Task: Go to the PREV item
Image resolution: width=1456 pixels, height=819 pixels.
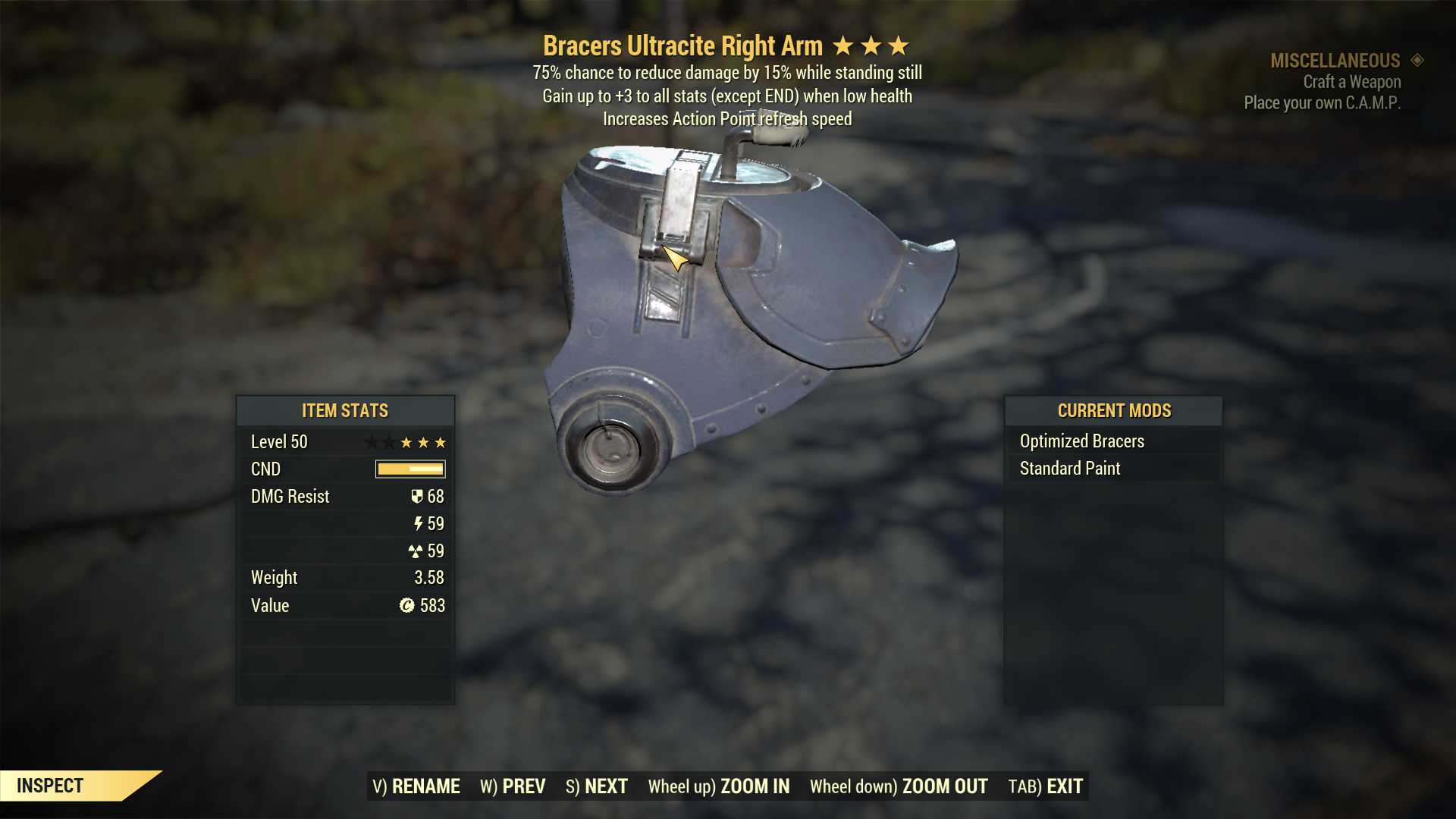Action: point(513,786)
